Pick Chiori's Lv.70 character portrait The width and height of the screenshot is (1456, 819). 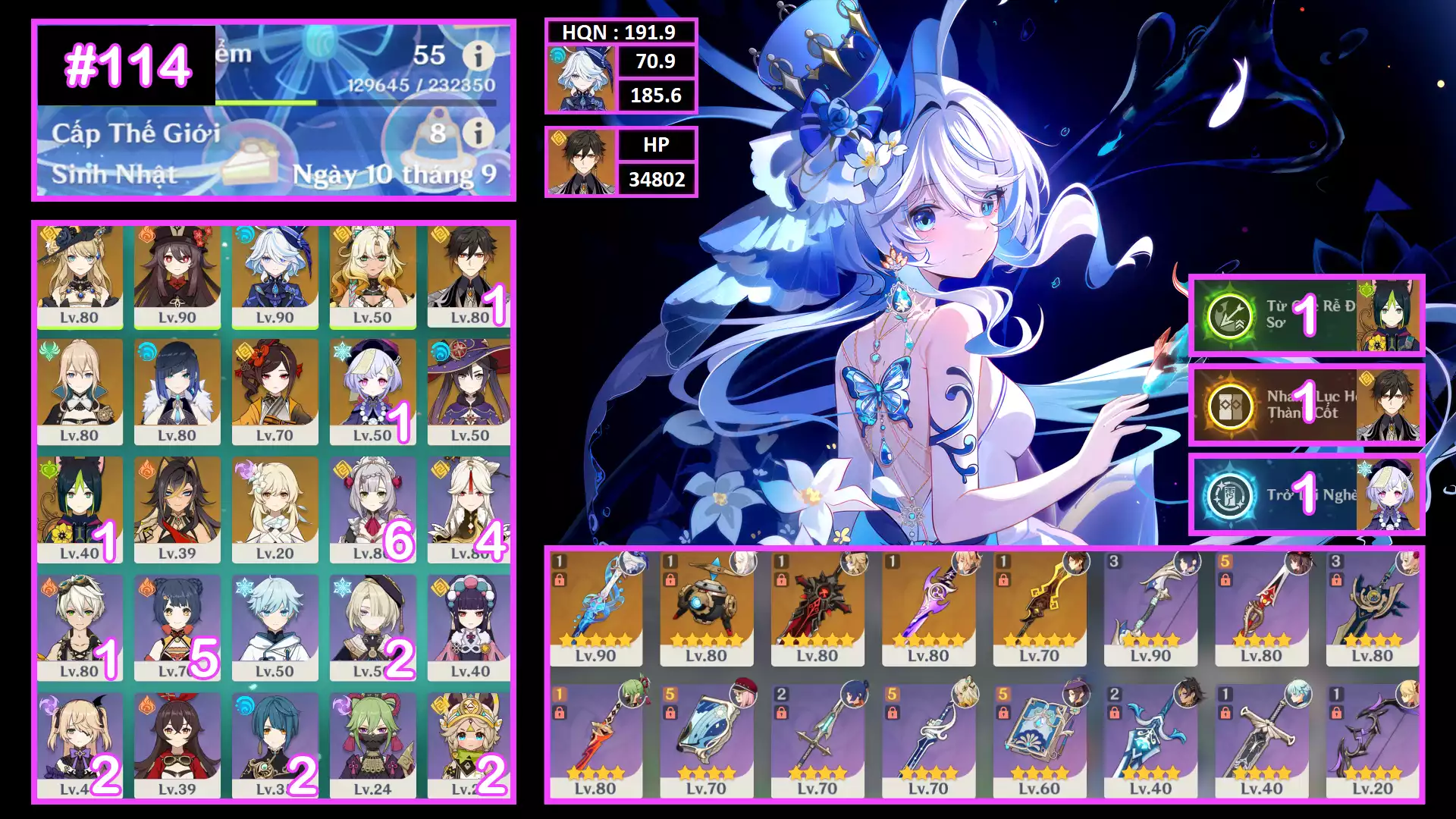(275, 393)
